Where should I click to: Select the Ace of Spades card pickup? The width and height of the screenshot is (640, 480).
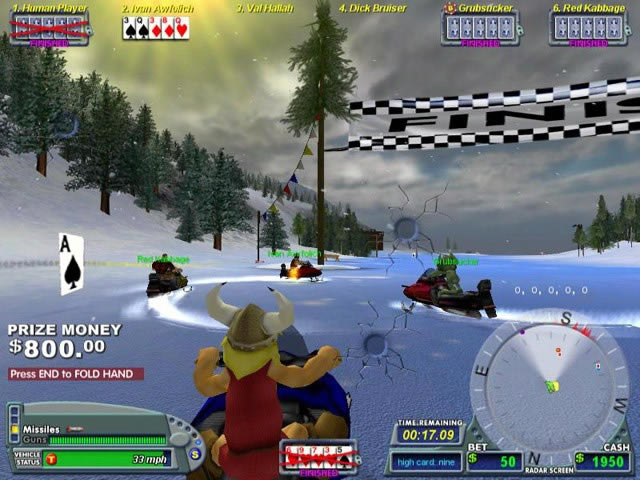tap(71, 263)
